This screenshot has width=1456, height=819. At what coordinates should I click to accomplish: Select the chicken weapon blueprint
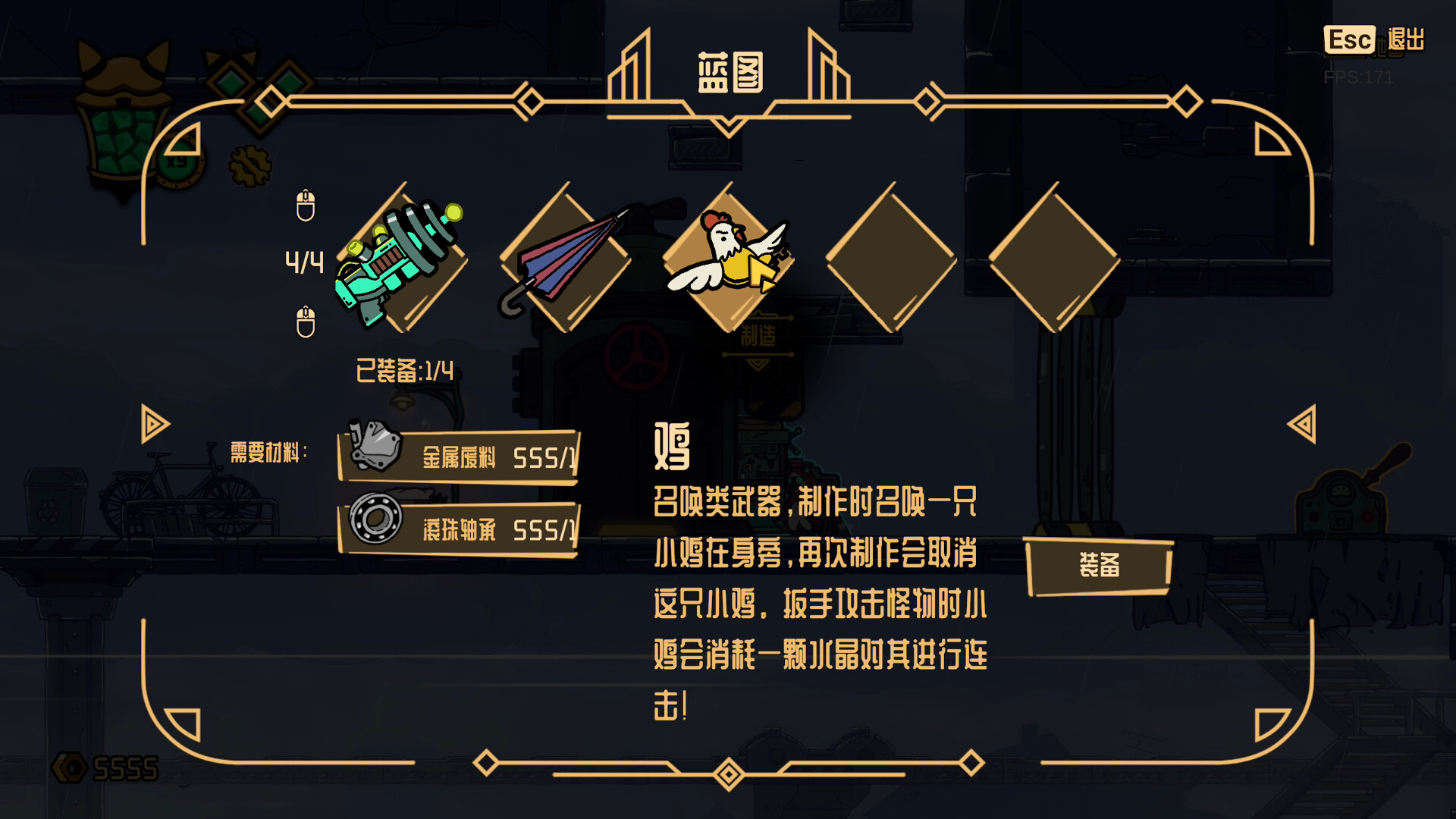tap(732, 258)
